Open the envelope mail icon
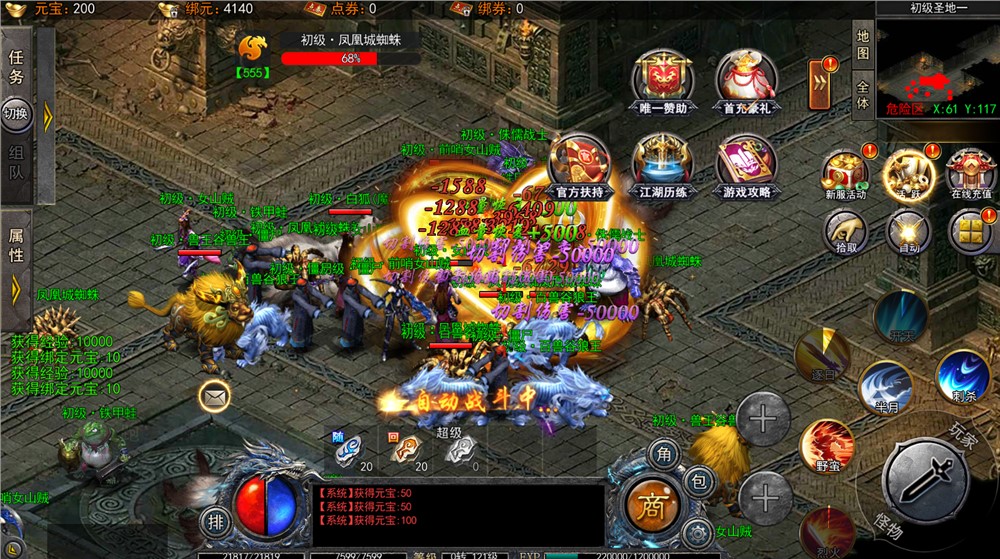The height and width of the screenshot is (559, 1000). 214,397
